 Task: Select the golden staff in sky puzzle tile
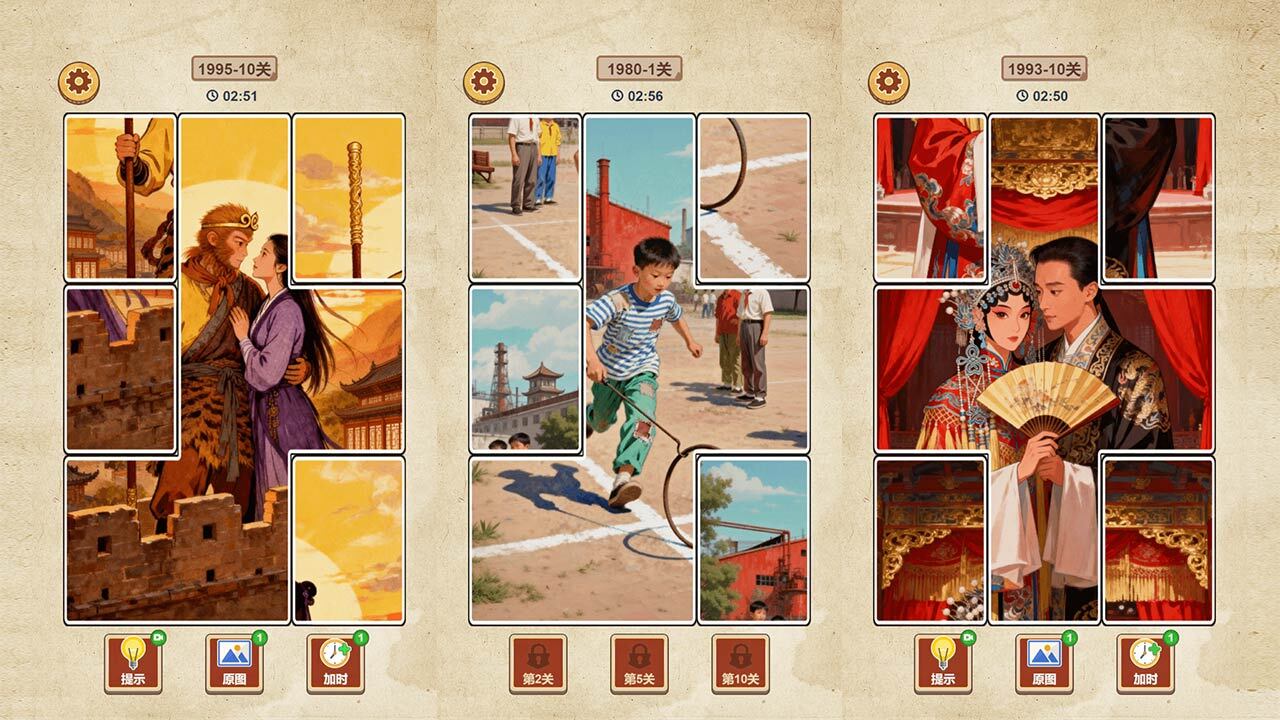[x=348, y=198]
